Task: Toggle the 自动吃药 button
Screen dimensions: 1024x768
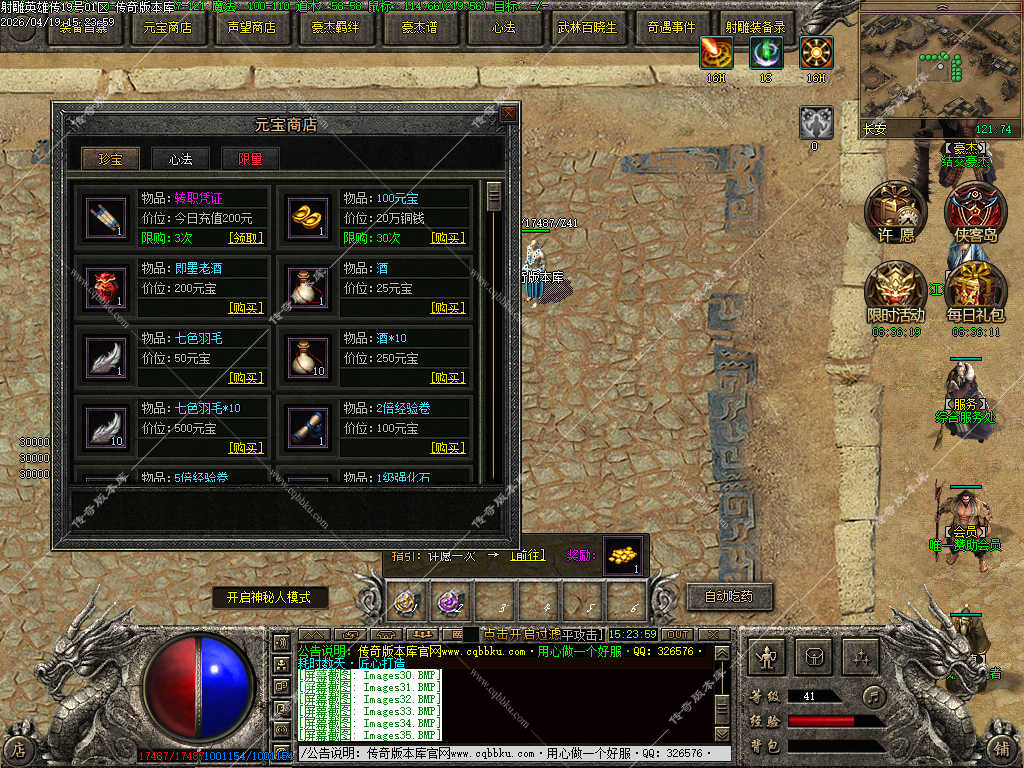Action: [x=729, y=597]
